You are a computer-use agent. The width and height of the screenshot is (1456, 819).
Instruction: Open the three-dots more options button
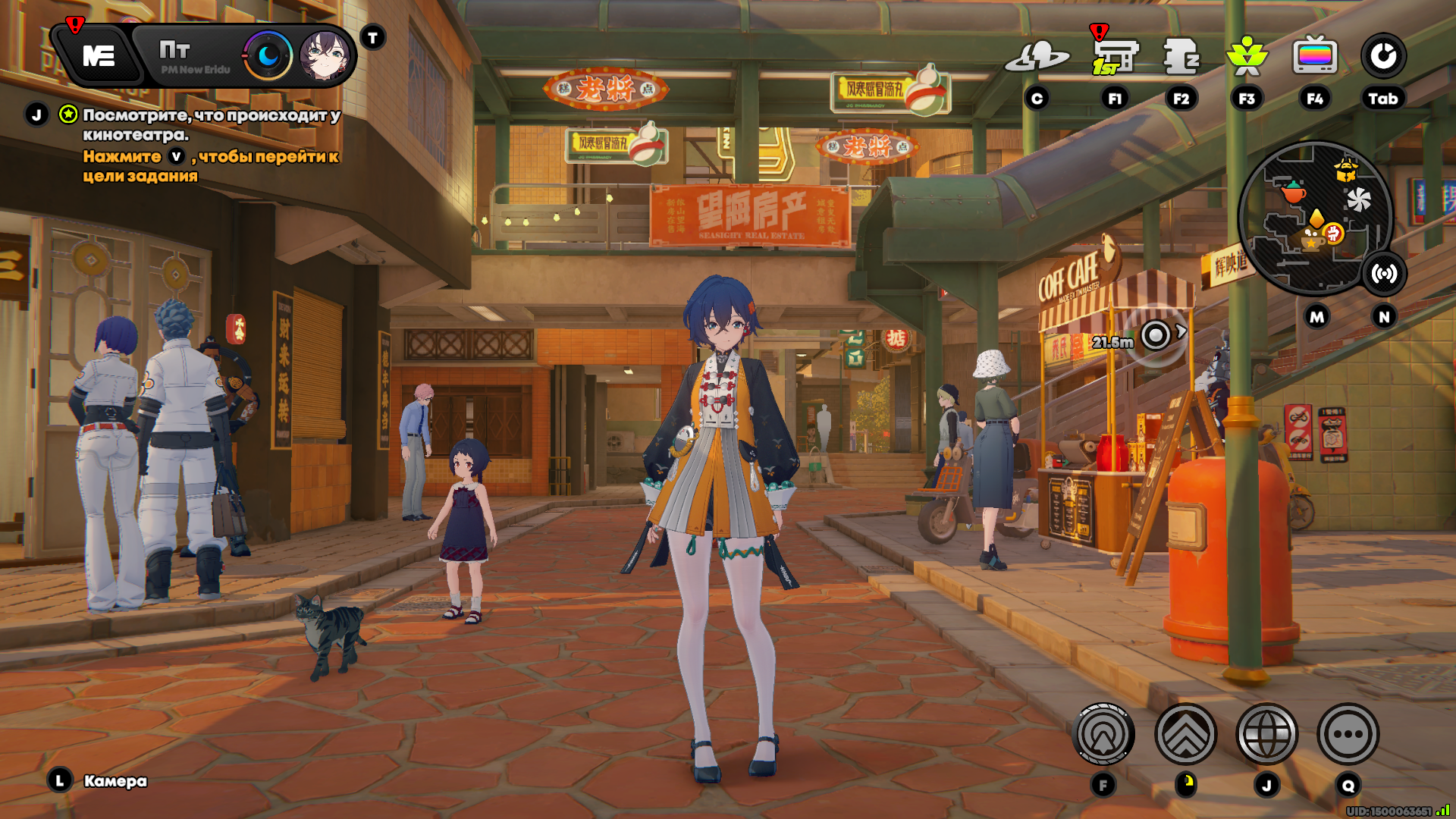tap(1348, 734)
